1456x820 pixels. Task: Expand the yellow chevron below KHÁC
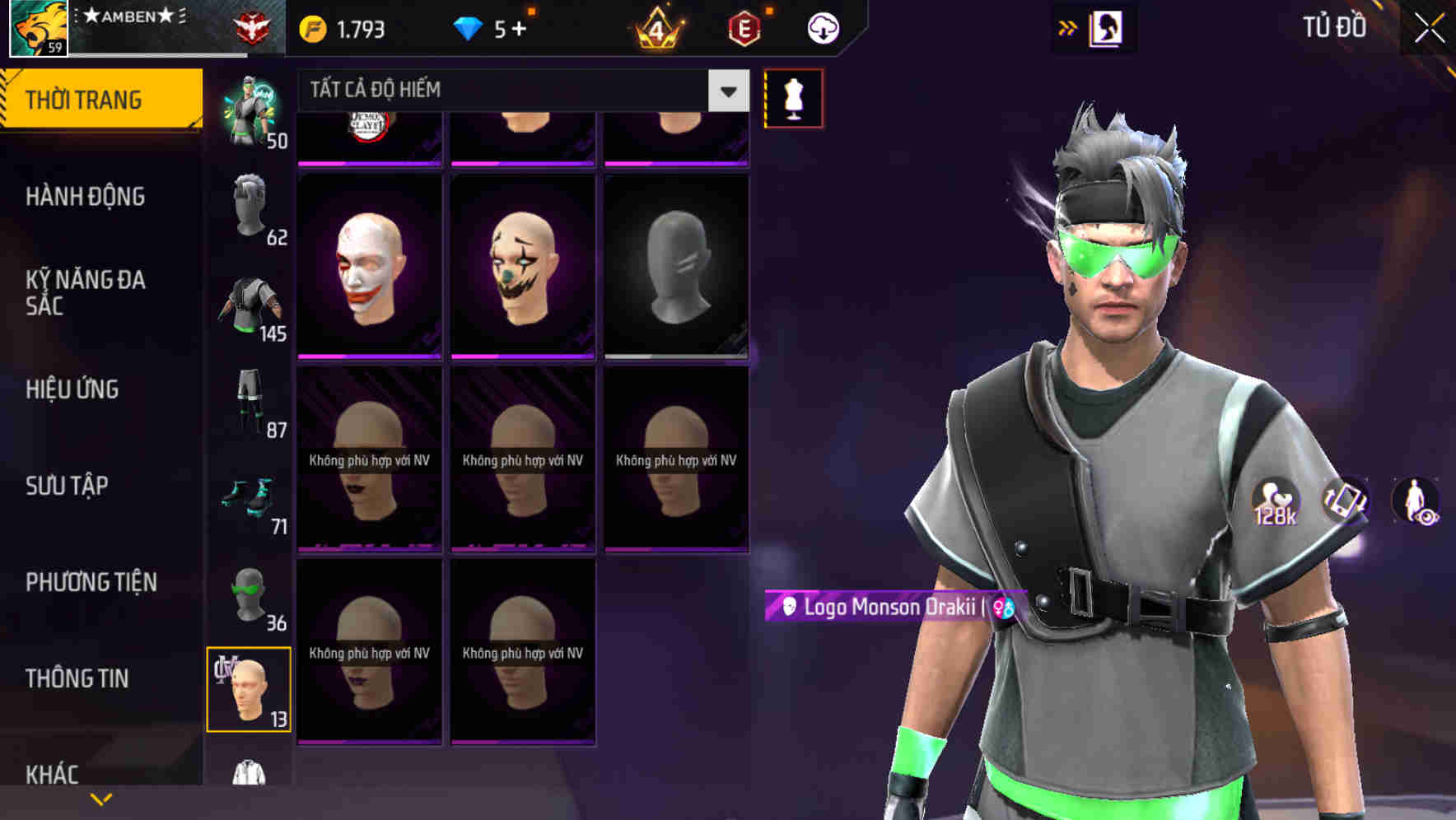(101, 799)
